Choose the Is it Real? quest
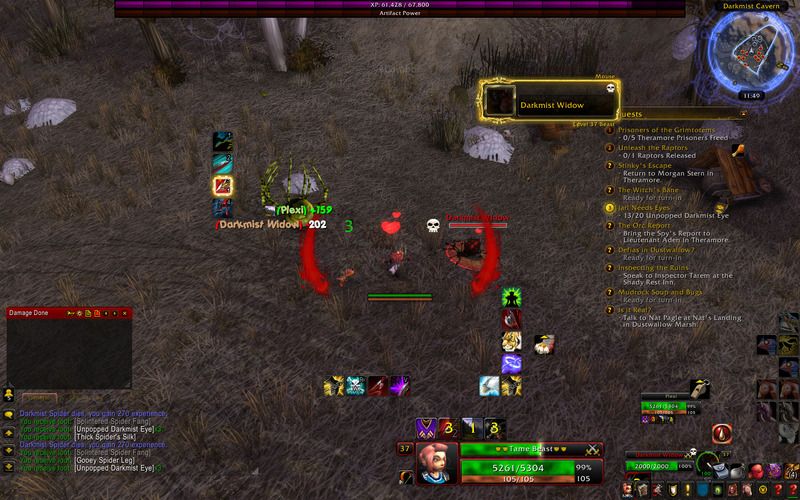The image size is (800, 500). (x=639, y=309)
